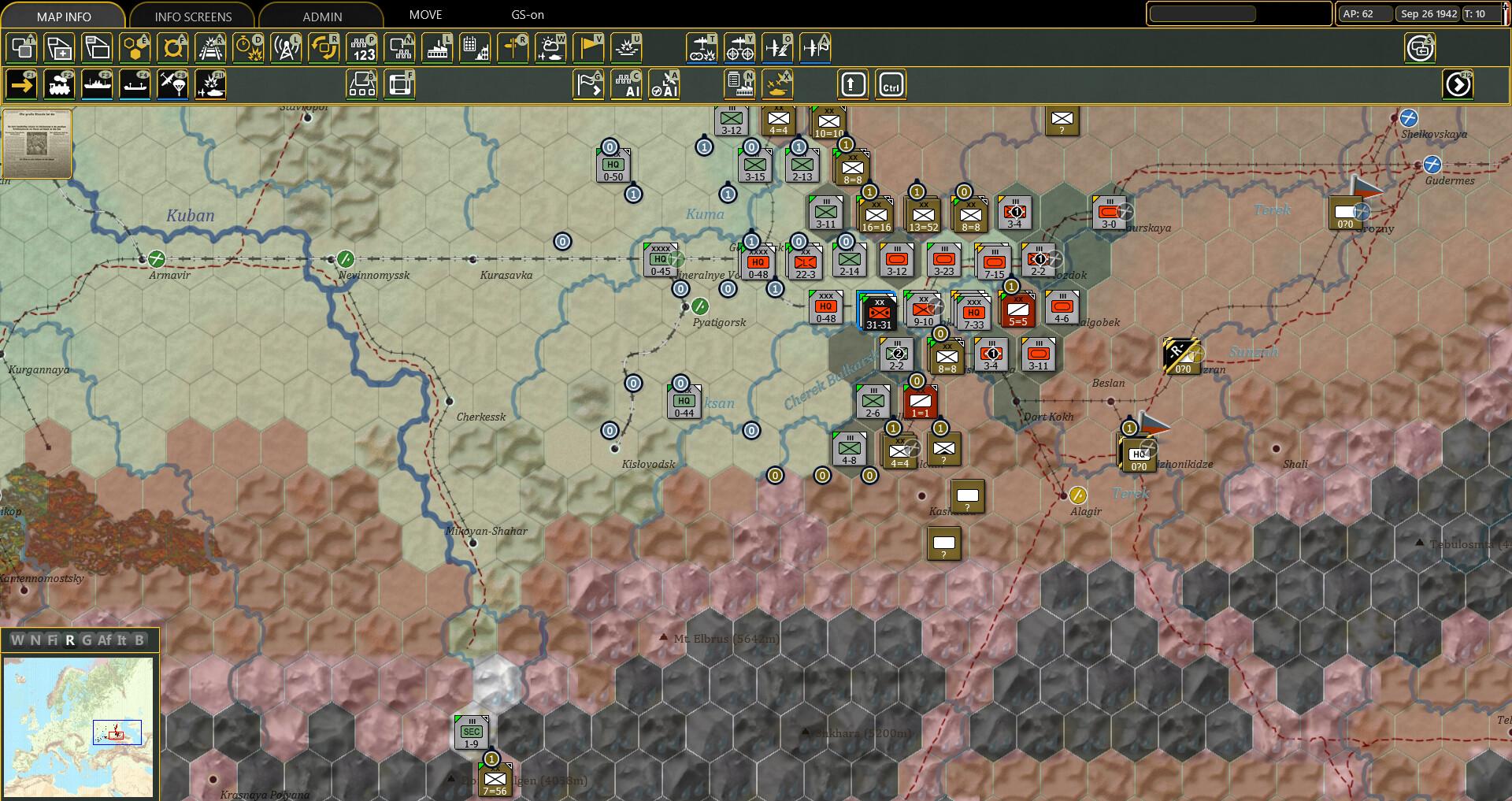
Task: Toggle the Shift modifier button
Action: (x=854, y=84)
